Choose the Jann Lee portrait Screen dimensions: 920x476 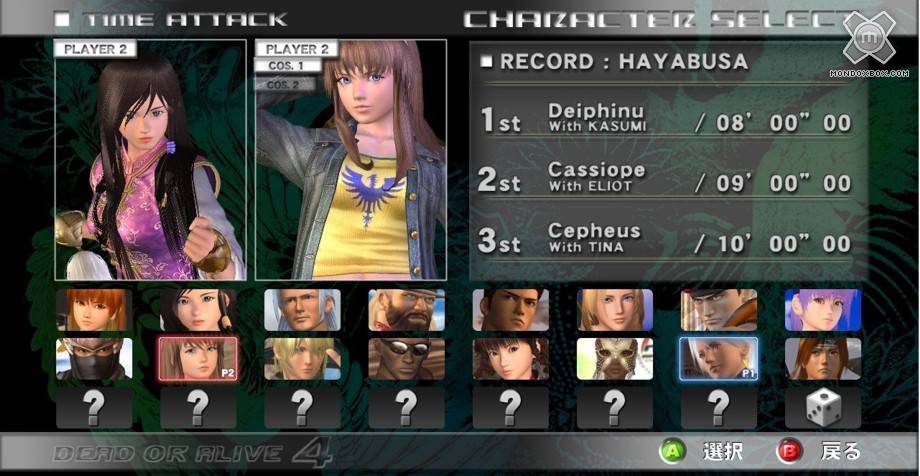click(510, 310)
